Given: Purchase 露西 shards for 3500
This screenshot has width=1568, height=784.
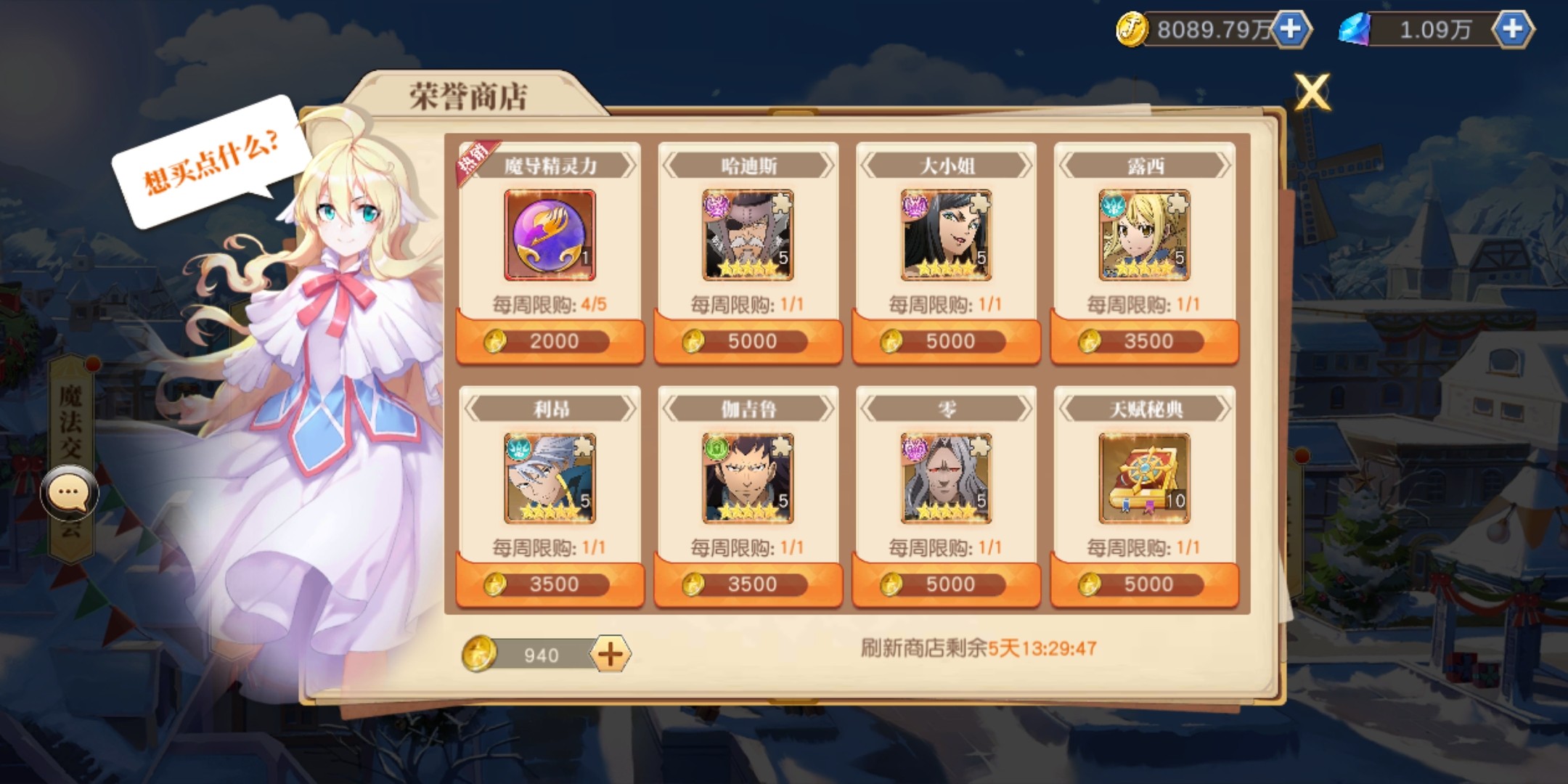Looking at the screenshot, I should click(1144, 341).
